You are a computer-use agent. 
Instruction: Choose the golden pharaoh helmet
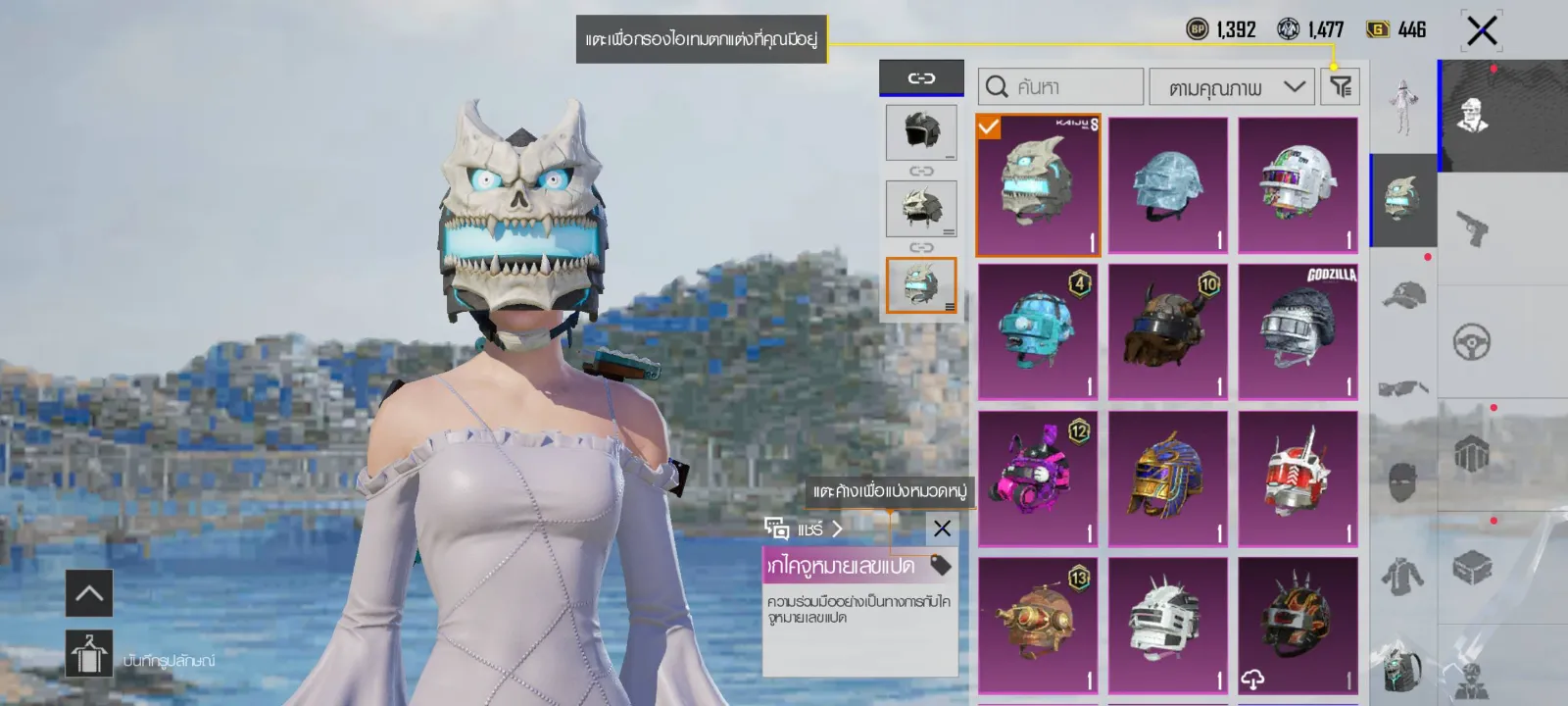point(1167,479)
